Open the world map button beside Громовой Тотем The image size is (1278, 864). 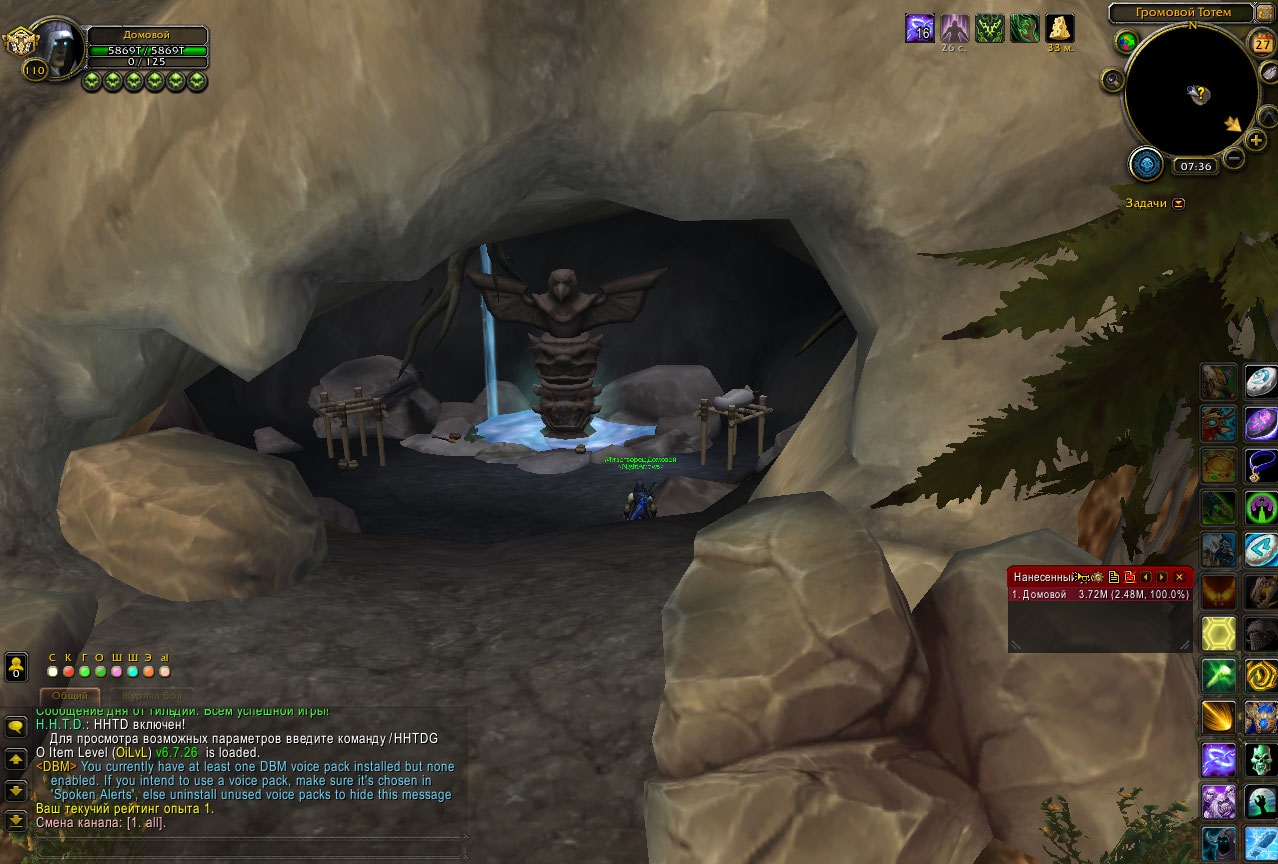(x=1265, y=13)
